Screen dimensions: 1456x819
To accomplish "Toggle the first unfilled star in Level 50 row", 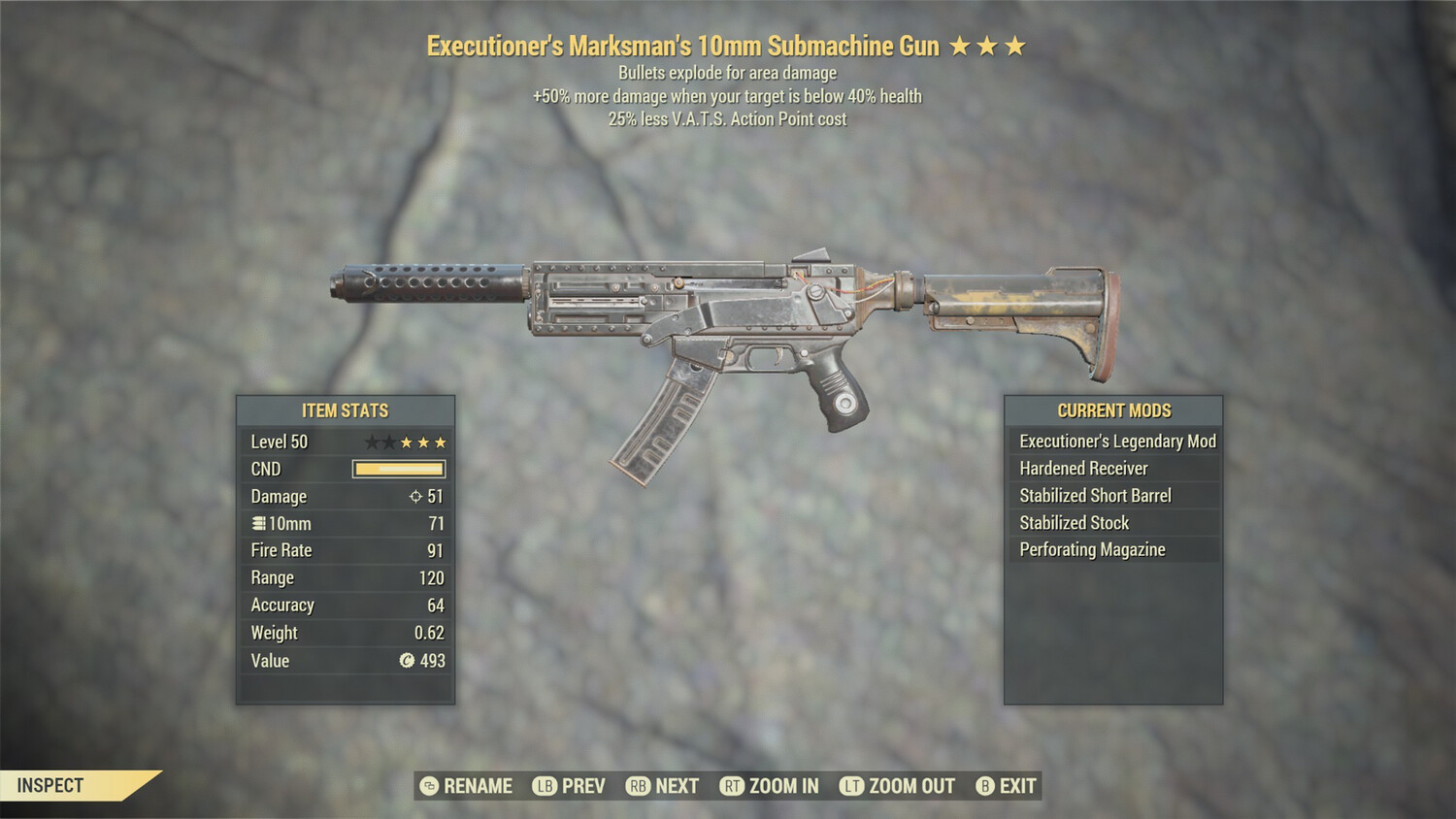I will pos(371,442).
